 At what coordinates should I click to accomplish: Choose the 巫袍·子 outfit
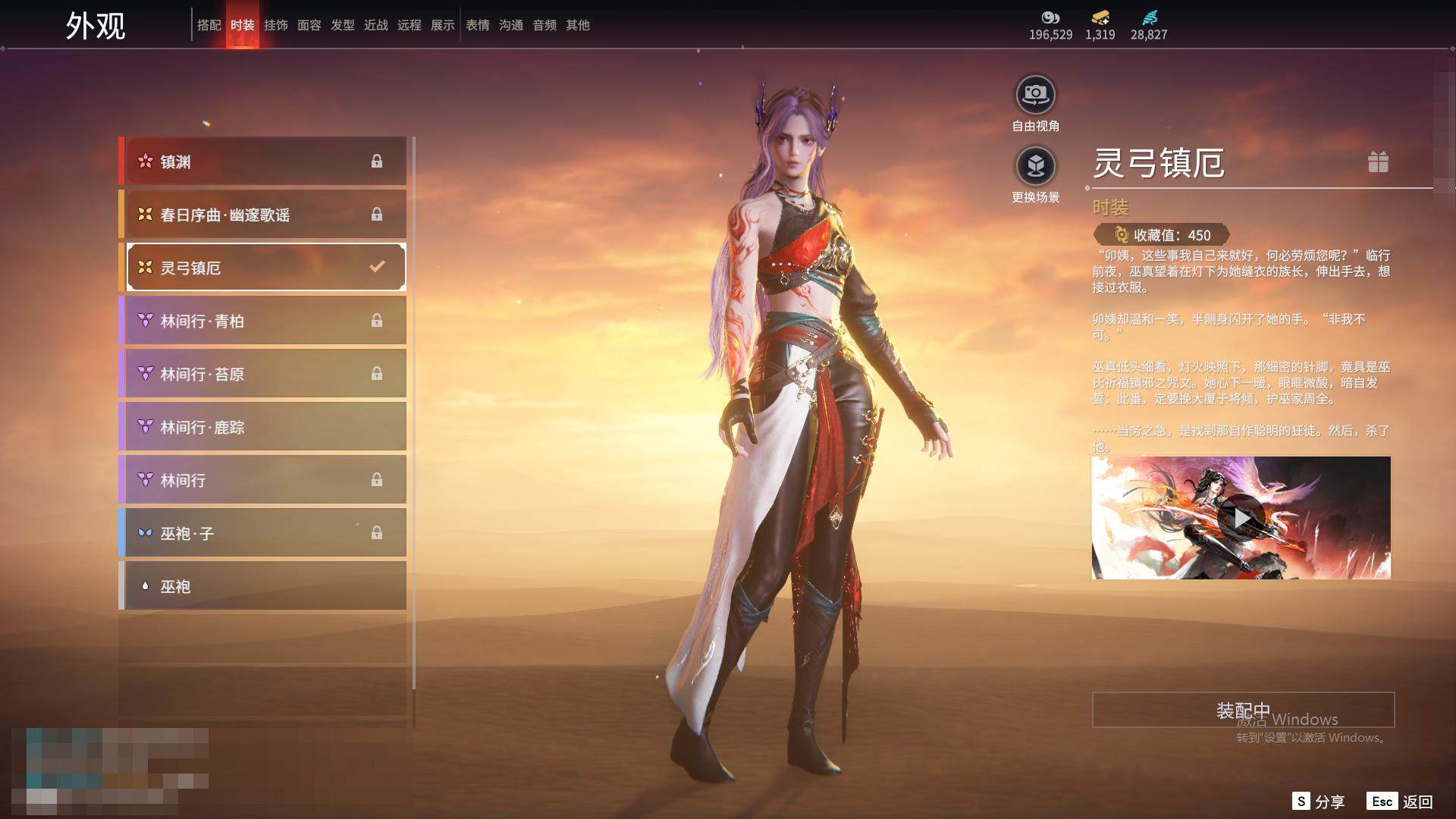[x=263, y=533]
